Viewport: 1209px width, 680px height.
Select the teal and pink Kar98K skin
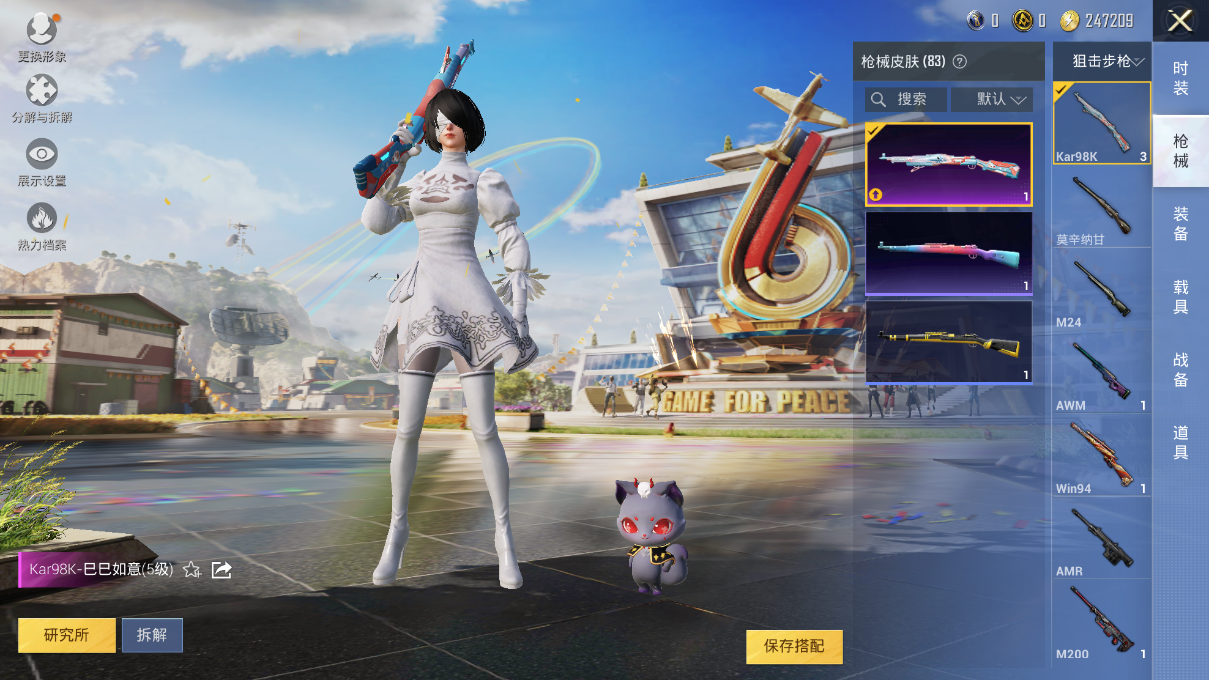[948, 253]
